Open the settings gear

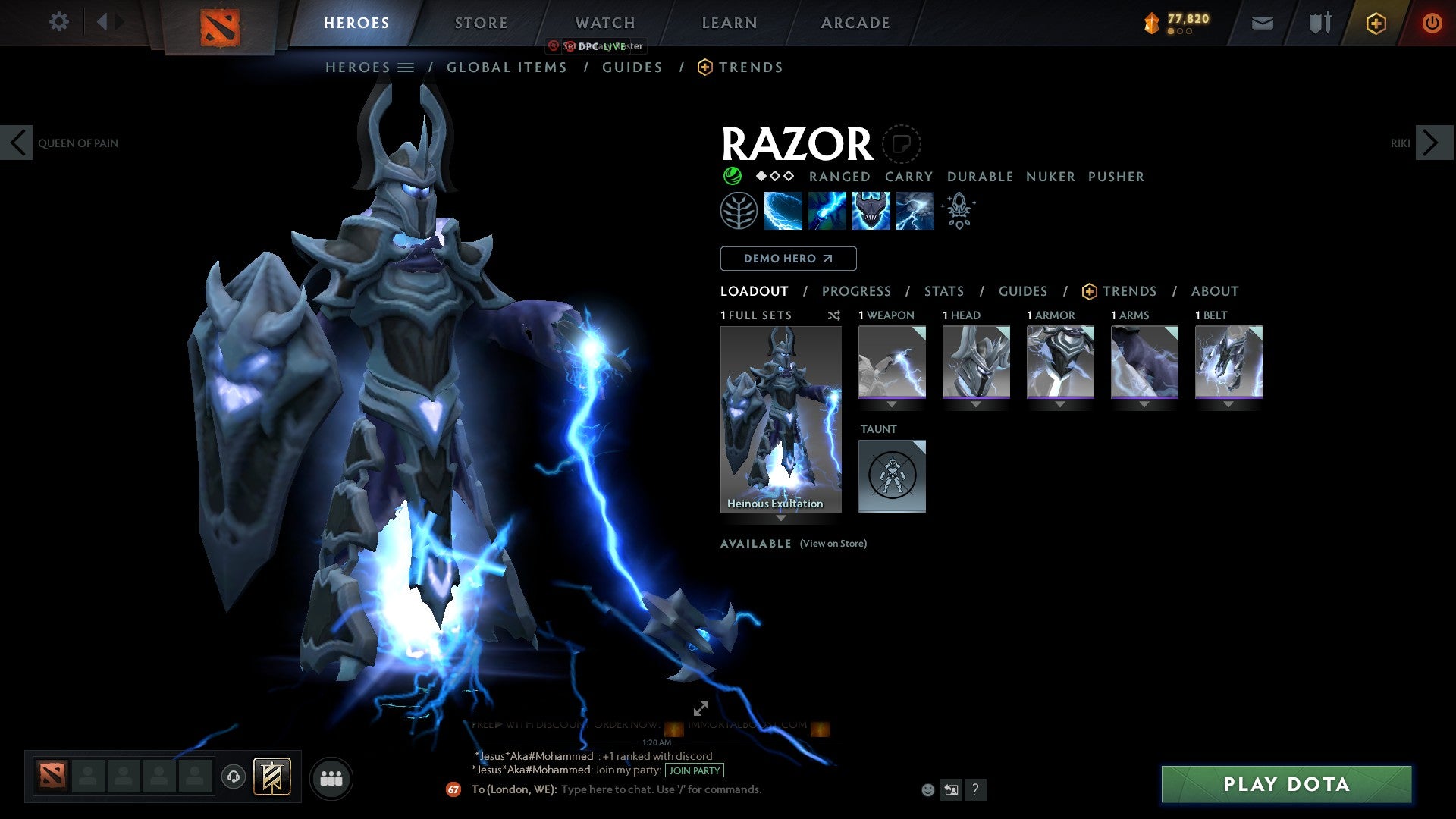click(x=58, y=22)
